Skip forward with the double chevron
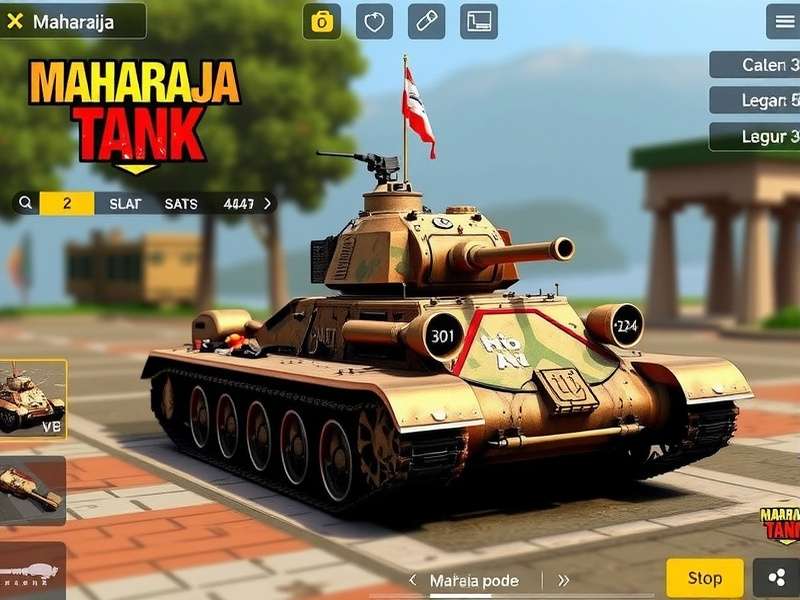Image resolution: width=800 pixels, height=600 pixels. tap(563, 580)
